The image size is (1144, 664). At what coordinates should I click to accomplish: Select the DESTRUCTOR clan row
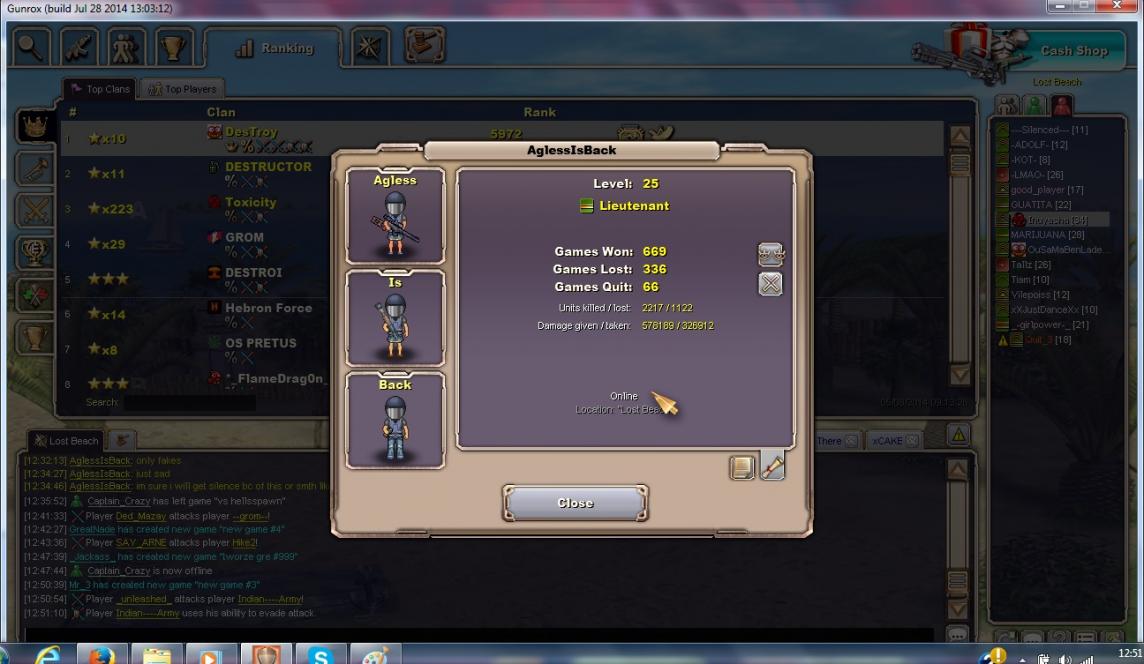[x=267, y=173]
